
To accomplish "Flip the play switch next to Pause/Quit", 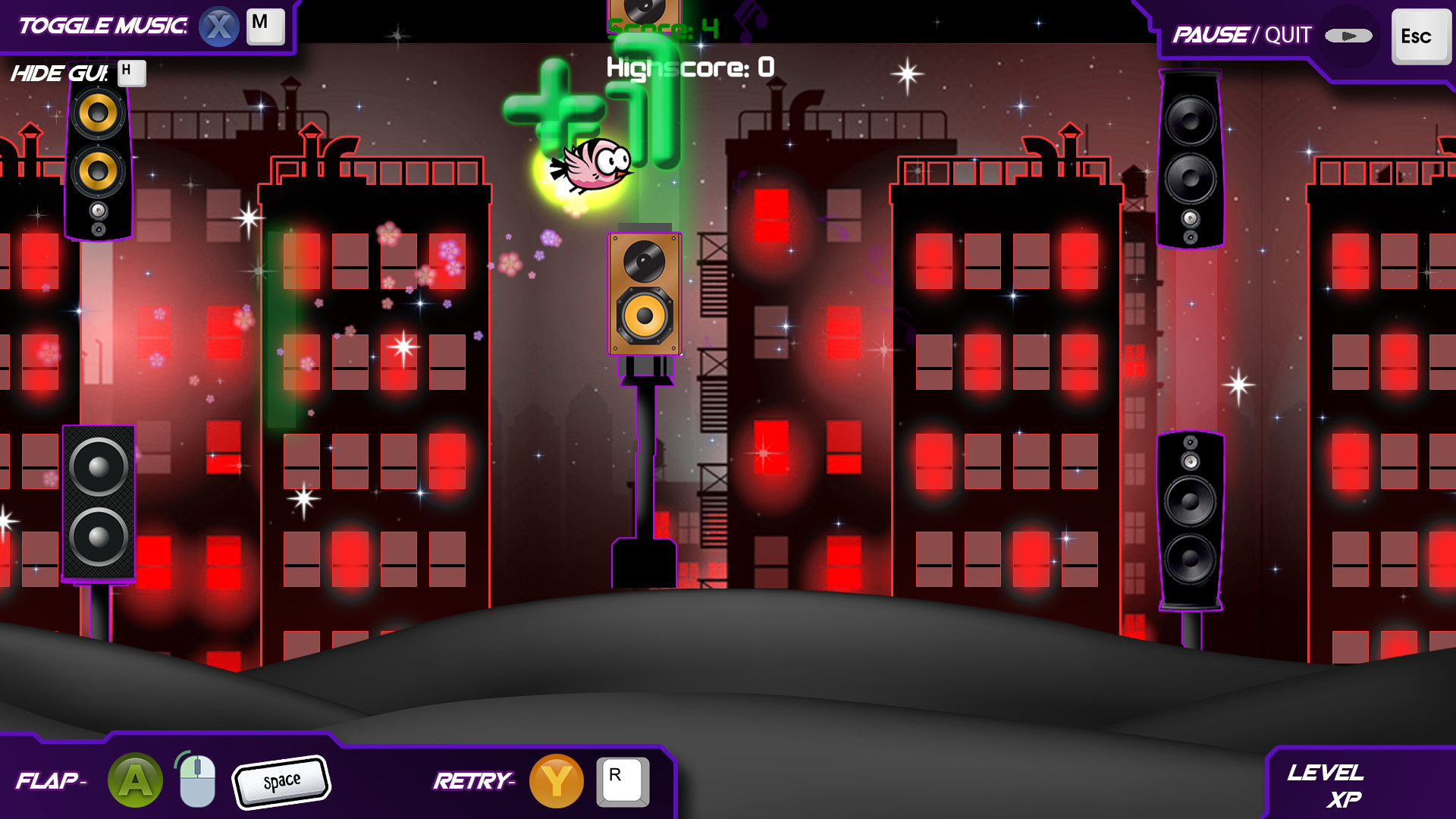I will coord(1349,34).
